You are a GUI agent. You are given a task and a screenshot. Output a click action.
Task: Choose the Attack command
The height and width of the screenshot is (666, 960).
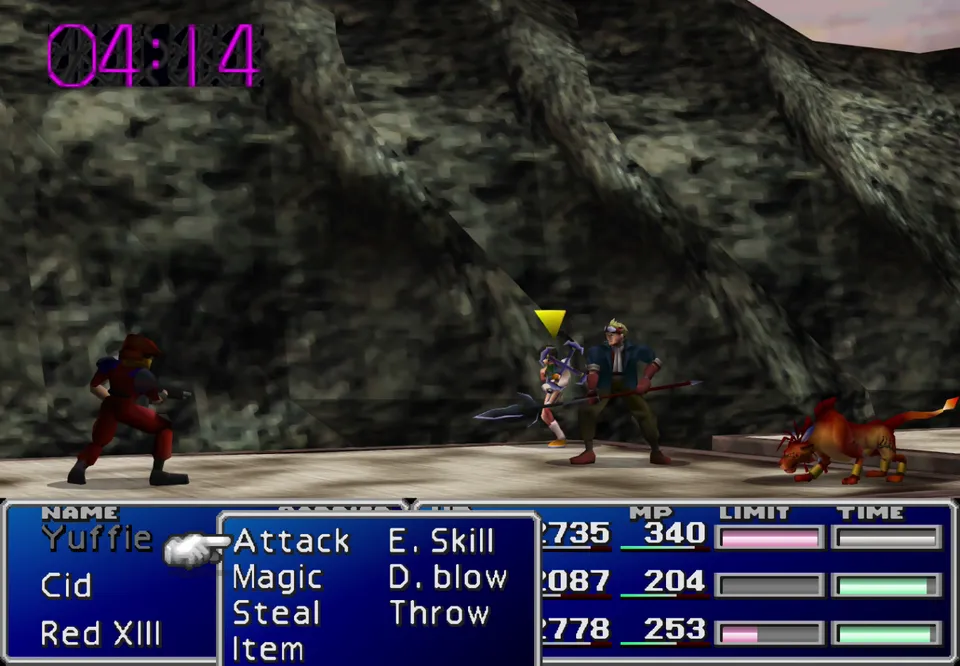(x=291, y=542)
